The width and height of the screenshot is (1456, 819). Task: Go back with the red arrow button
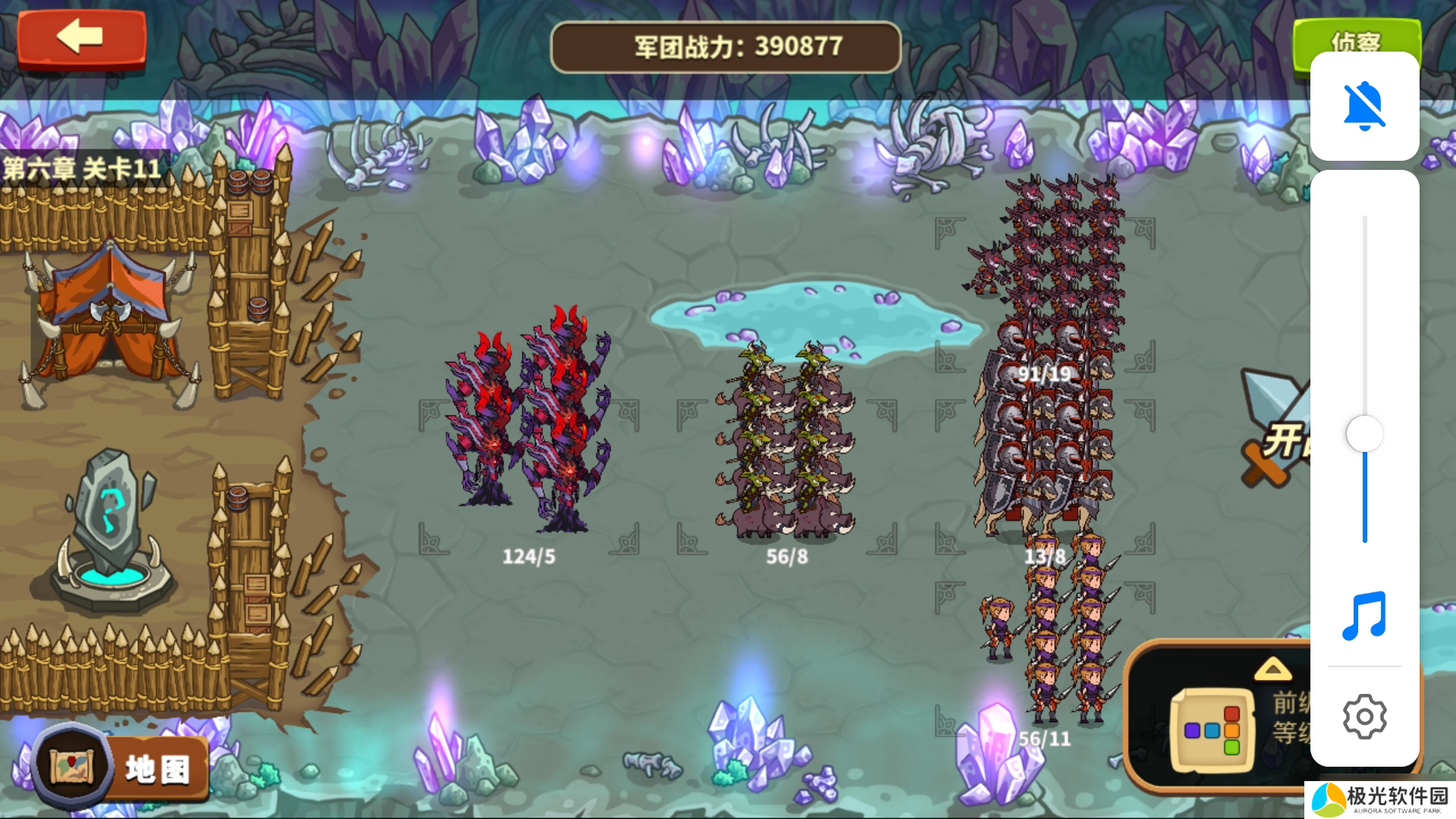click(81, 38)
